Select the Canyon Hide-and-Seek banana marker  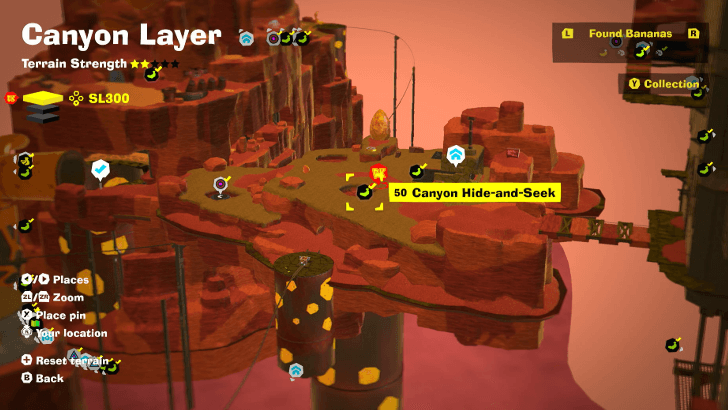pos(366,192)
